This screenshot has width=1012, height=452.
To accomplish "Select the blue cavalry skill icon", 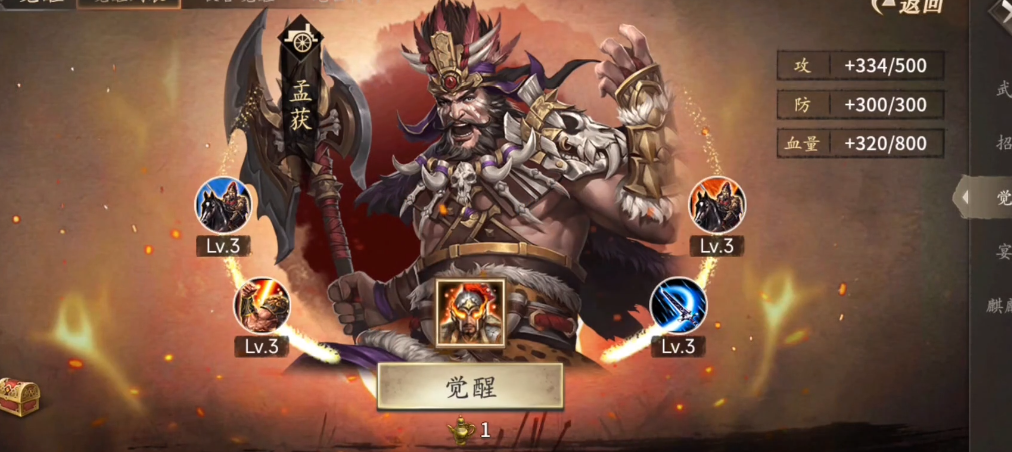I will pos(223,204).
